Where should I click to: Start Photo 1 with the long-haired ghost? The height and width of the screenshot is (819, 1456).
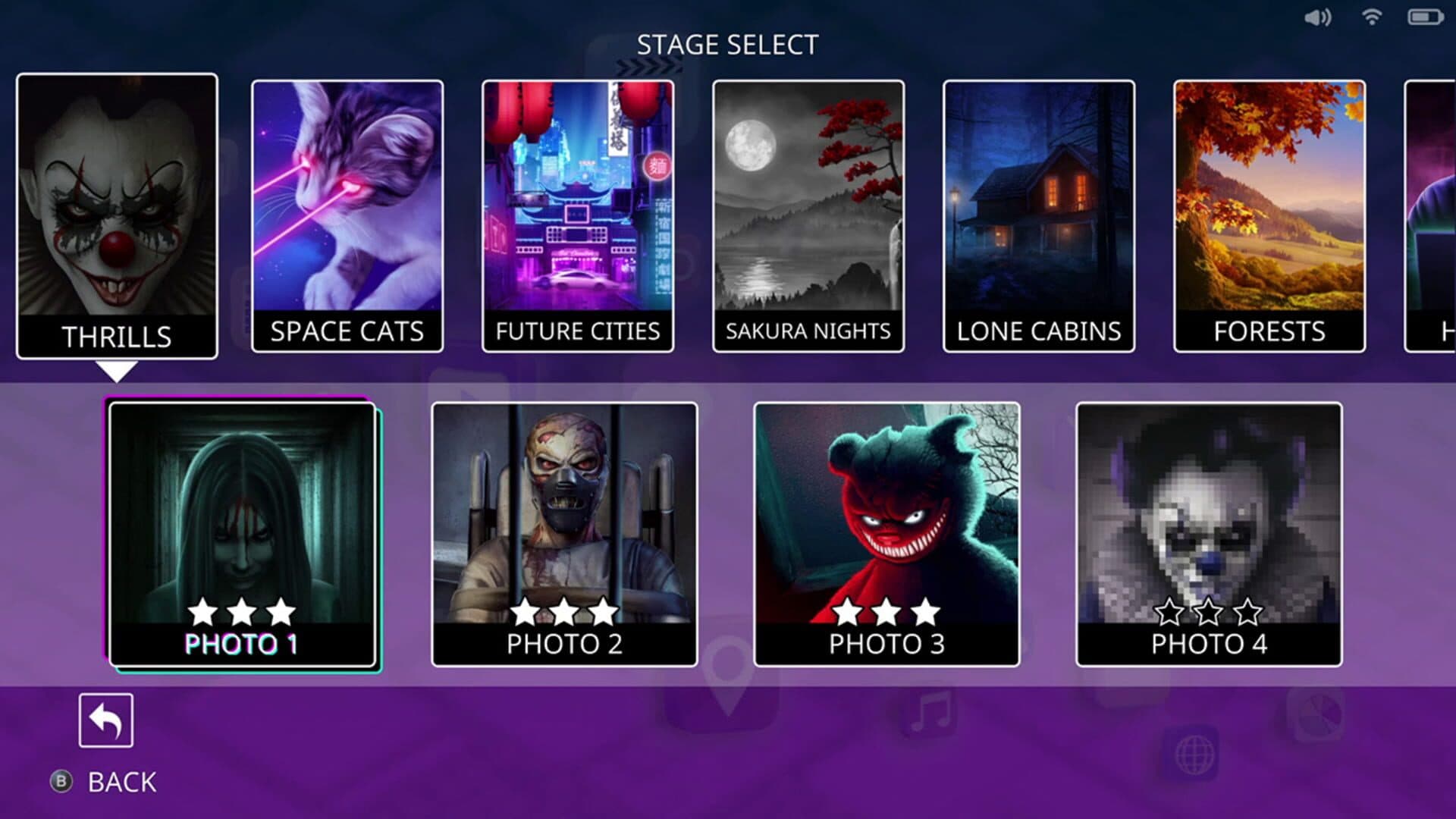tap(243, 534)
